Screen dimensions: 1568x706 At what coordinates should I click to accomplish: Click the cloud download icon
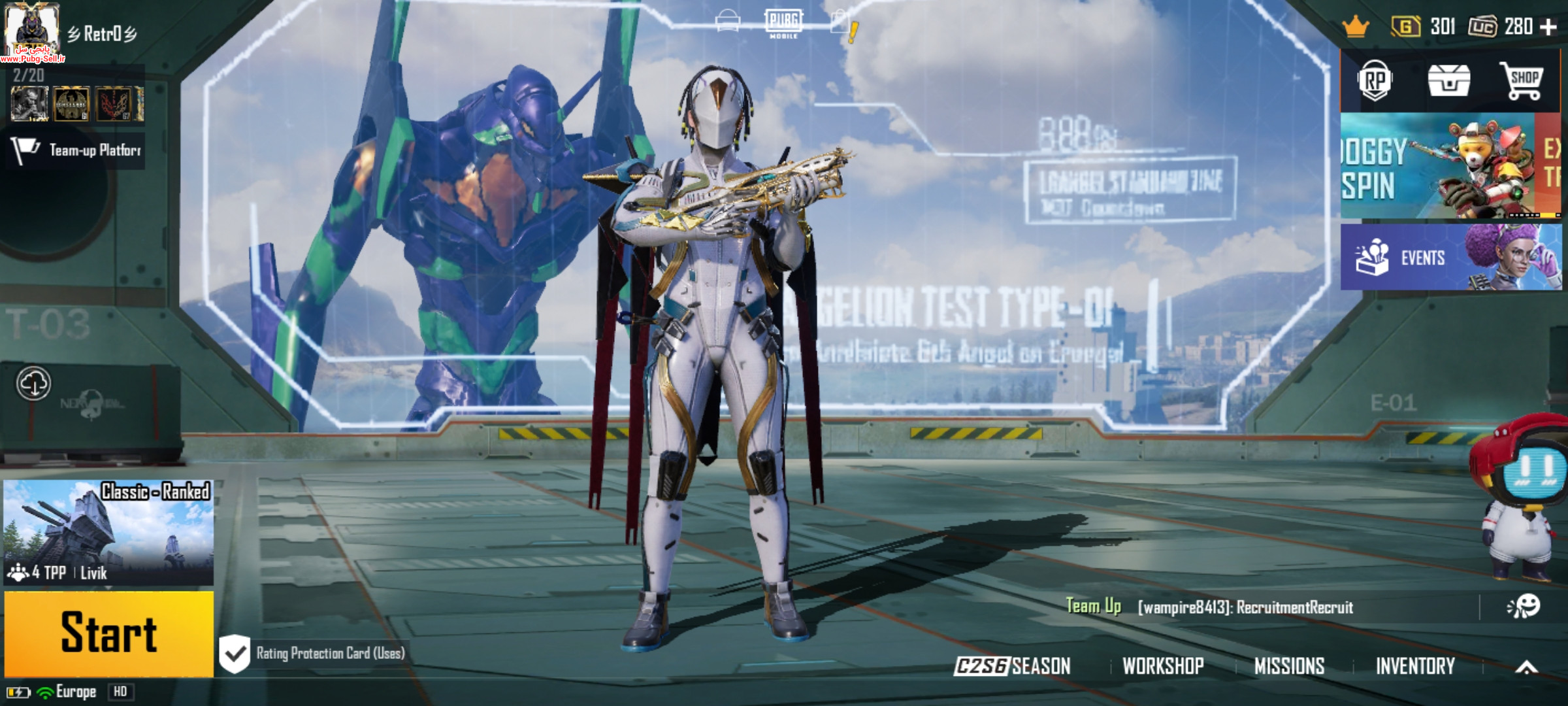click(33, 384)
